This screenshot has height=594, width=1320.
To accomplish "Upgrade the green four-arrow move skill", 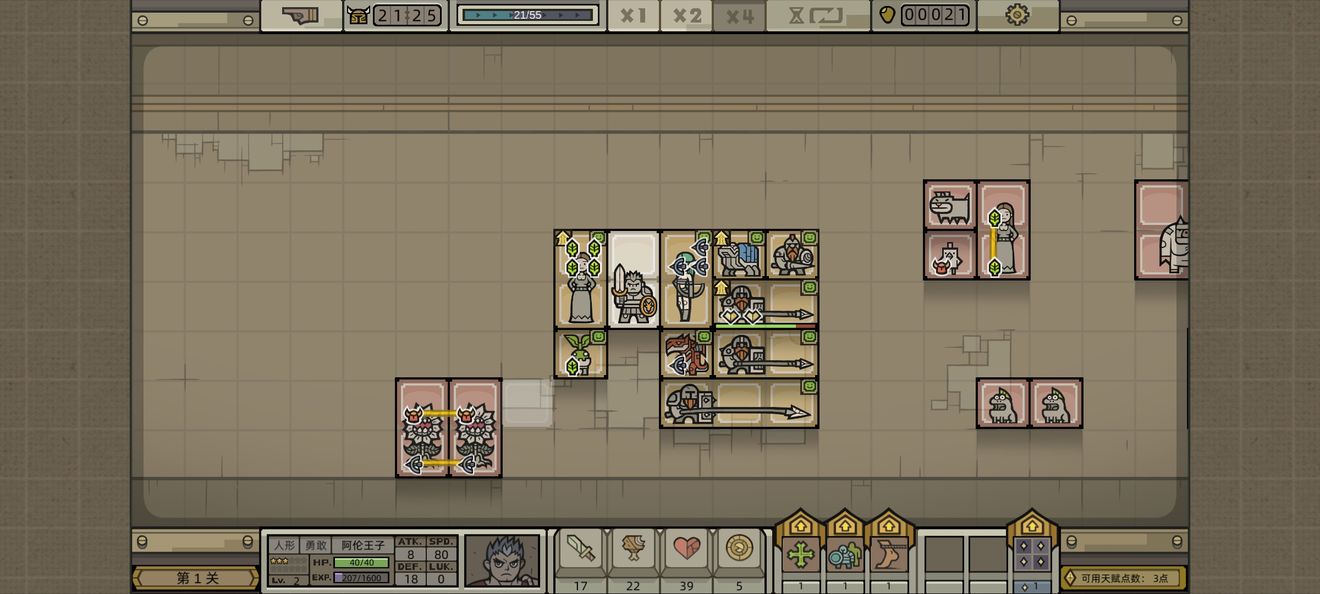I will click(x=800, y=554).
